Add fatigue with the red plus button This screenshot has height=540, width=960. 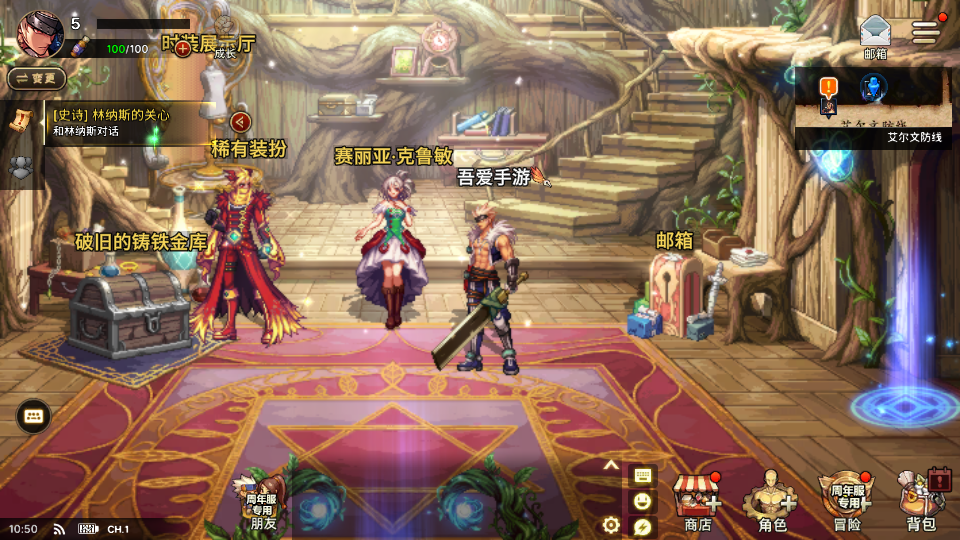[x=183, y=48]
